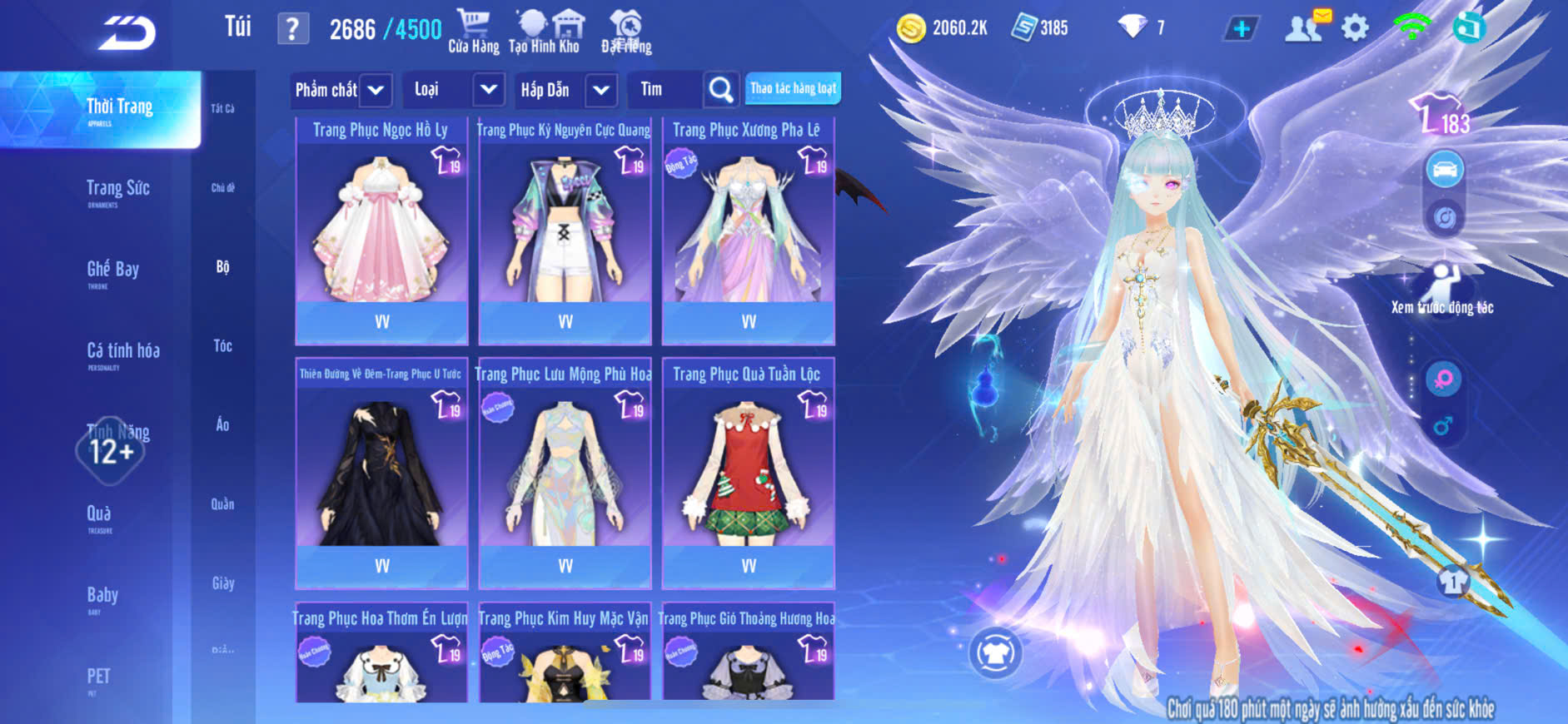
Task: Pick the Trang Phục Quà Tuần Lộc outfit
Action: (x=748, y=474)
